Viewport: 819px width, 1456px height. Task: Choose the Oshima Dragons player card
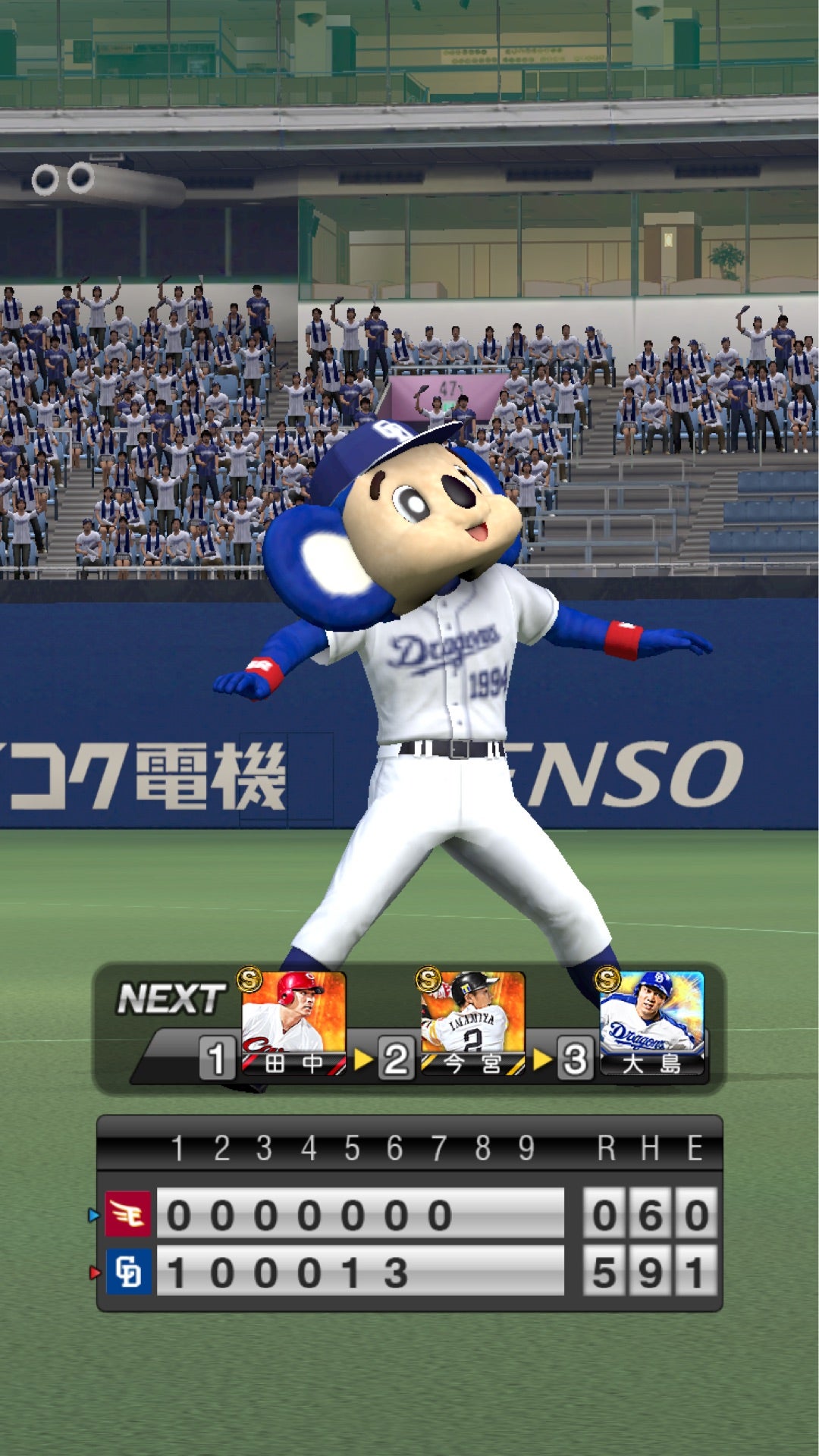[651, 1021]
